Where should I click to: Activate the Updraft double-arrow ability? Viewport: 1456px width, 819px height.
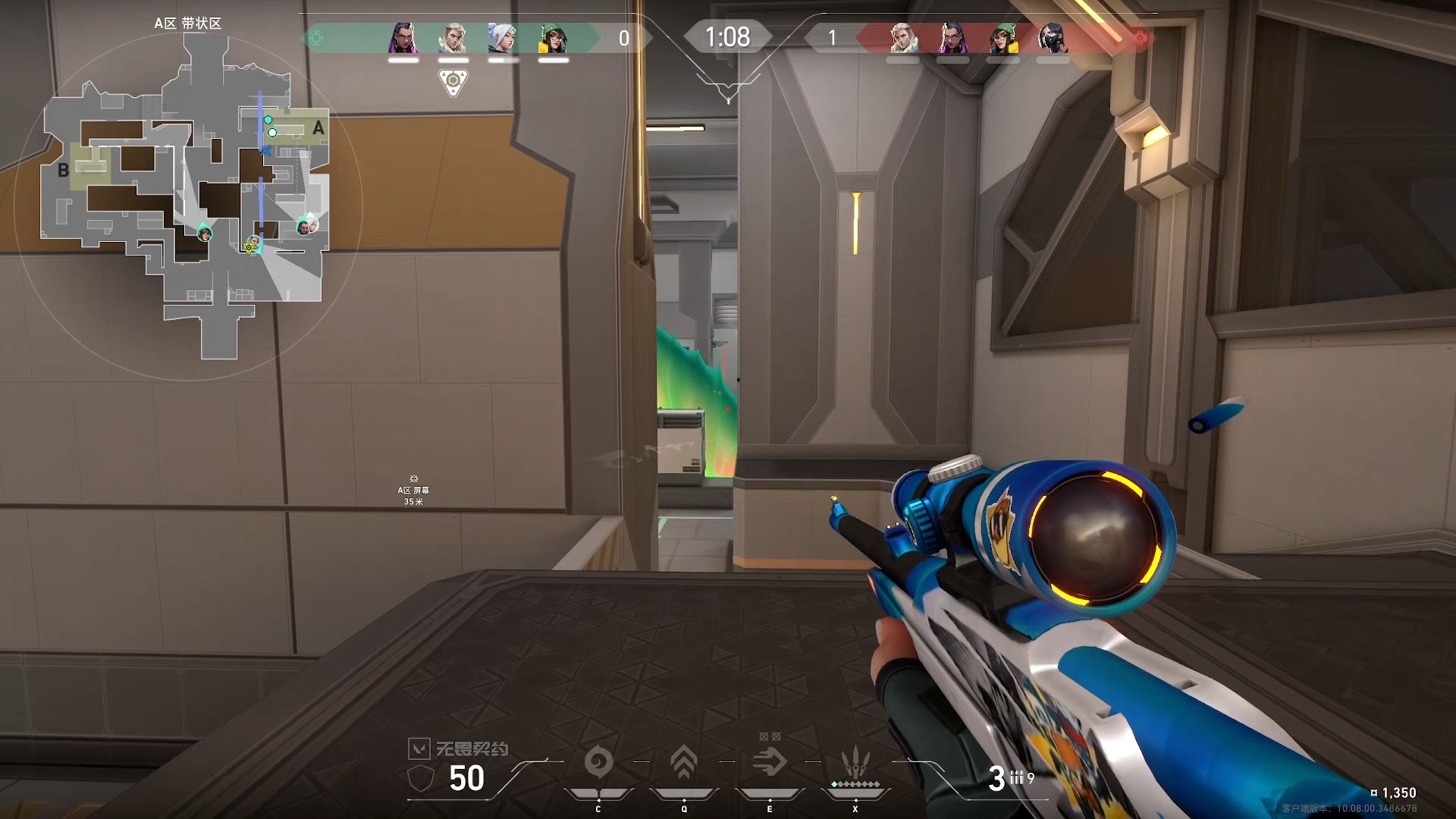(x=684, y=762)
